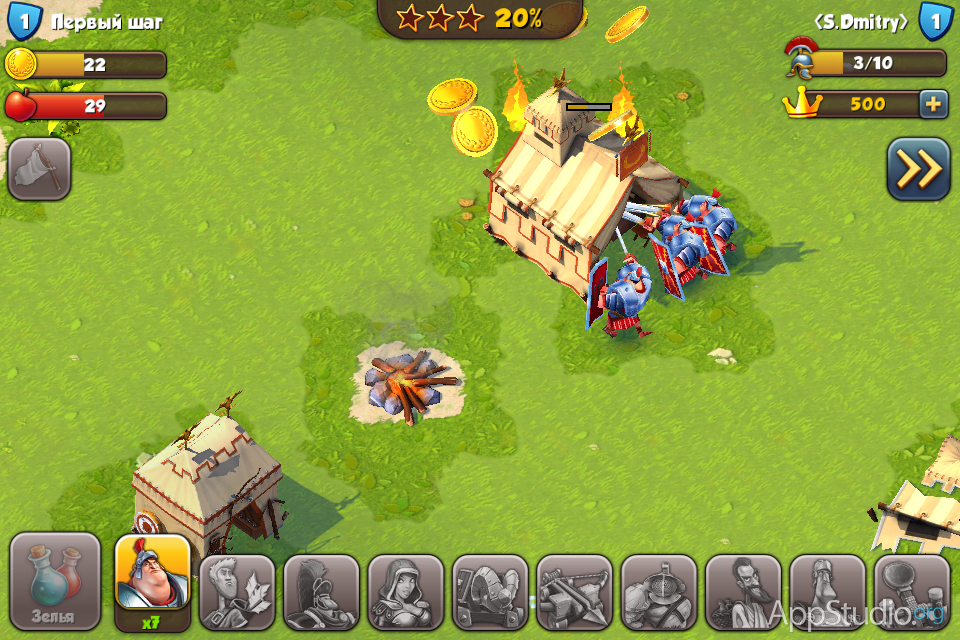Open the Зелья potions button
960x640 pixels.
pyautogui.click(x=55, y=582)
